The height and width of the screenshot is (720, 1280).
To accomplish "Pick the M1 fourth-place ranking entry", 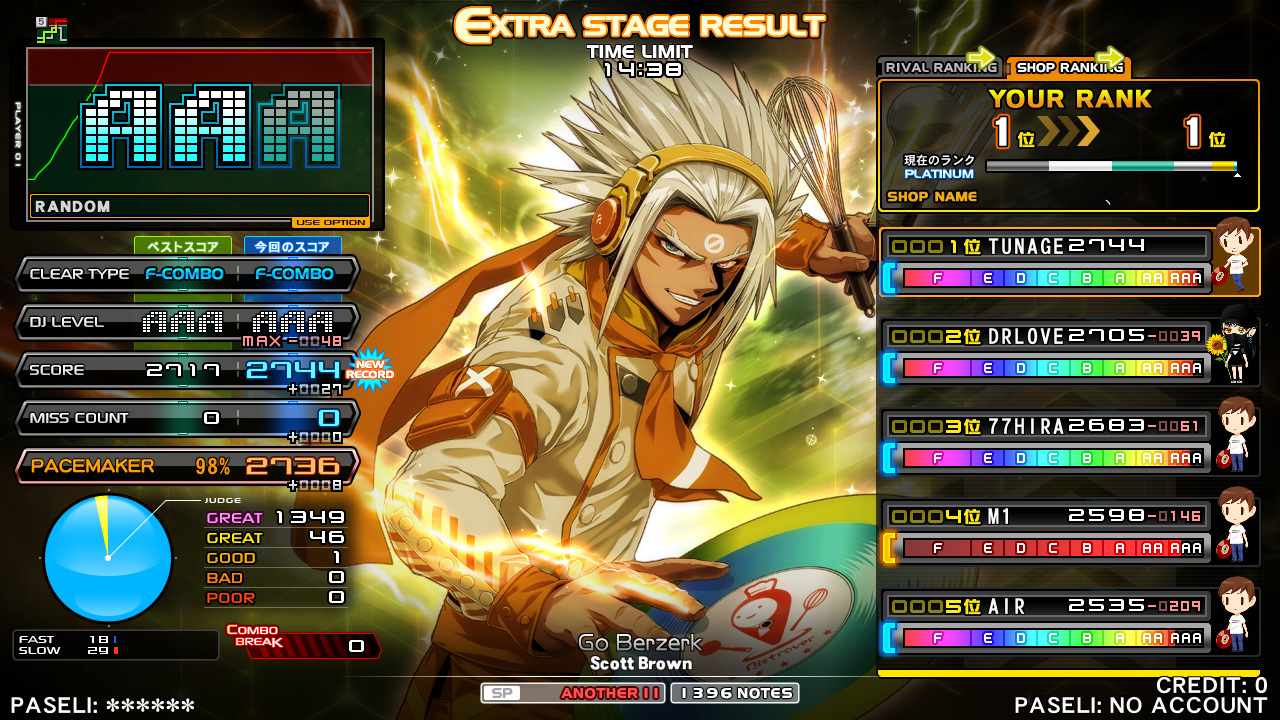I will (x=1046, y=532).
